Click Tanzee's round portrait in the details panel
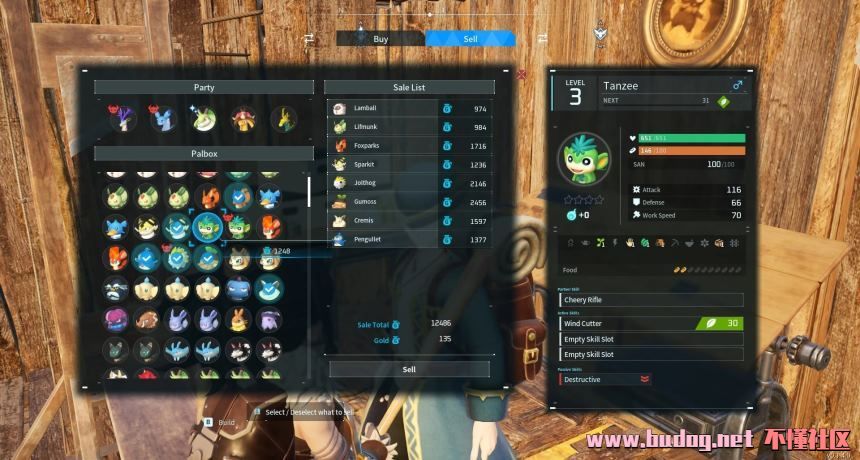 coord(582,157)
